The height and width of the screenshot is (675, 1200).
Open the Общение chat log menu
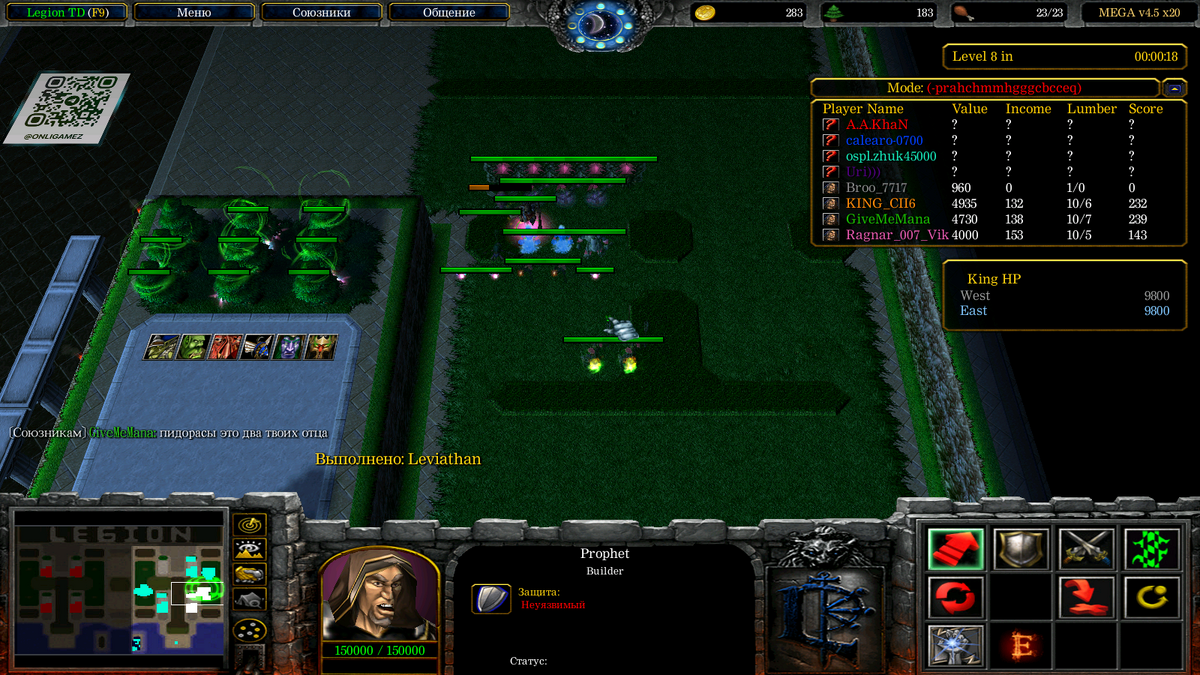point(448,13)
